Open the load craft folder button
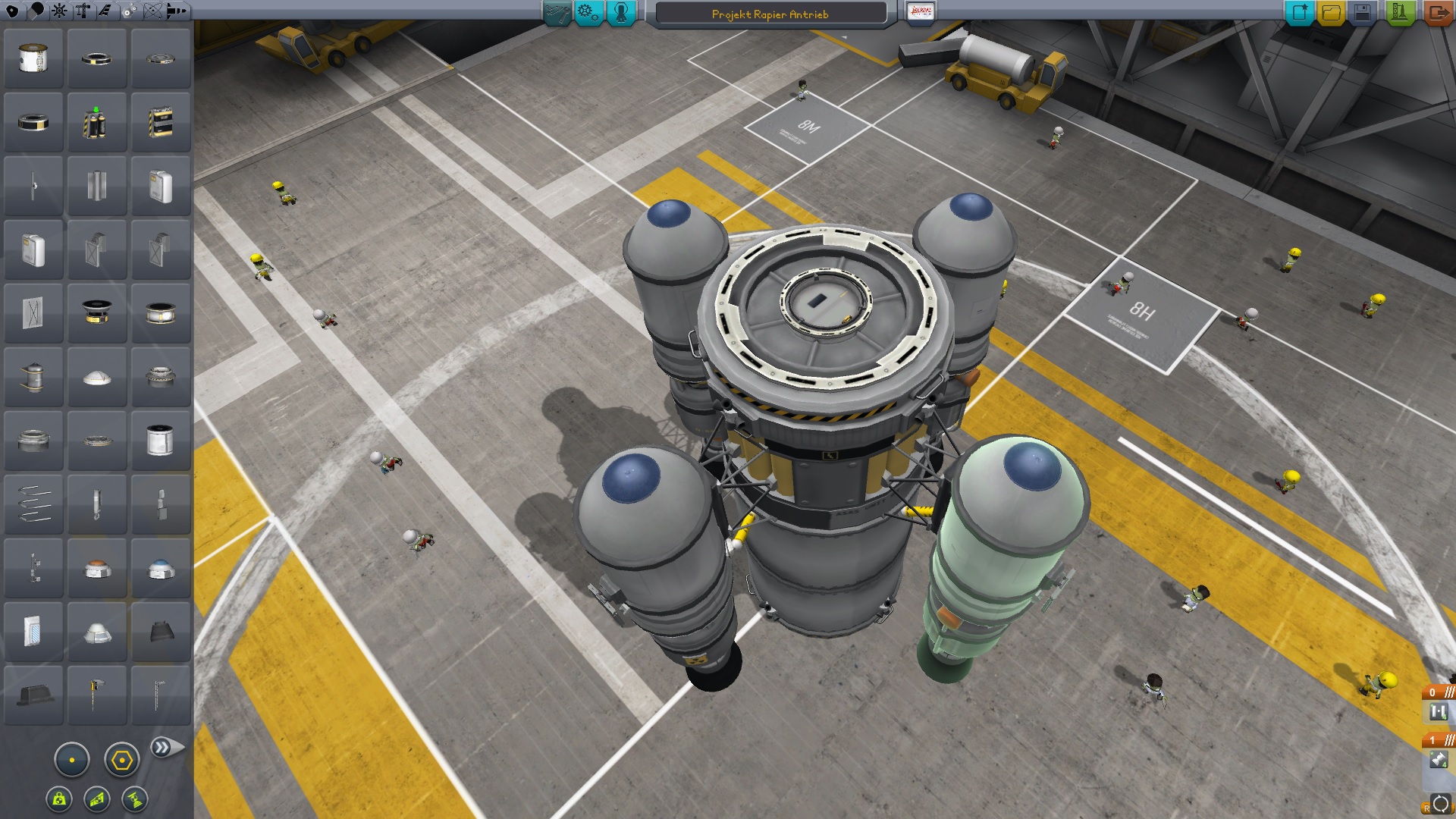The image size is (1456, 819). 1330,12
